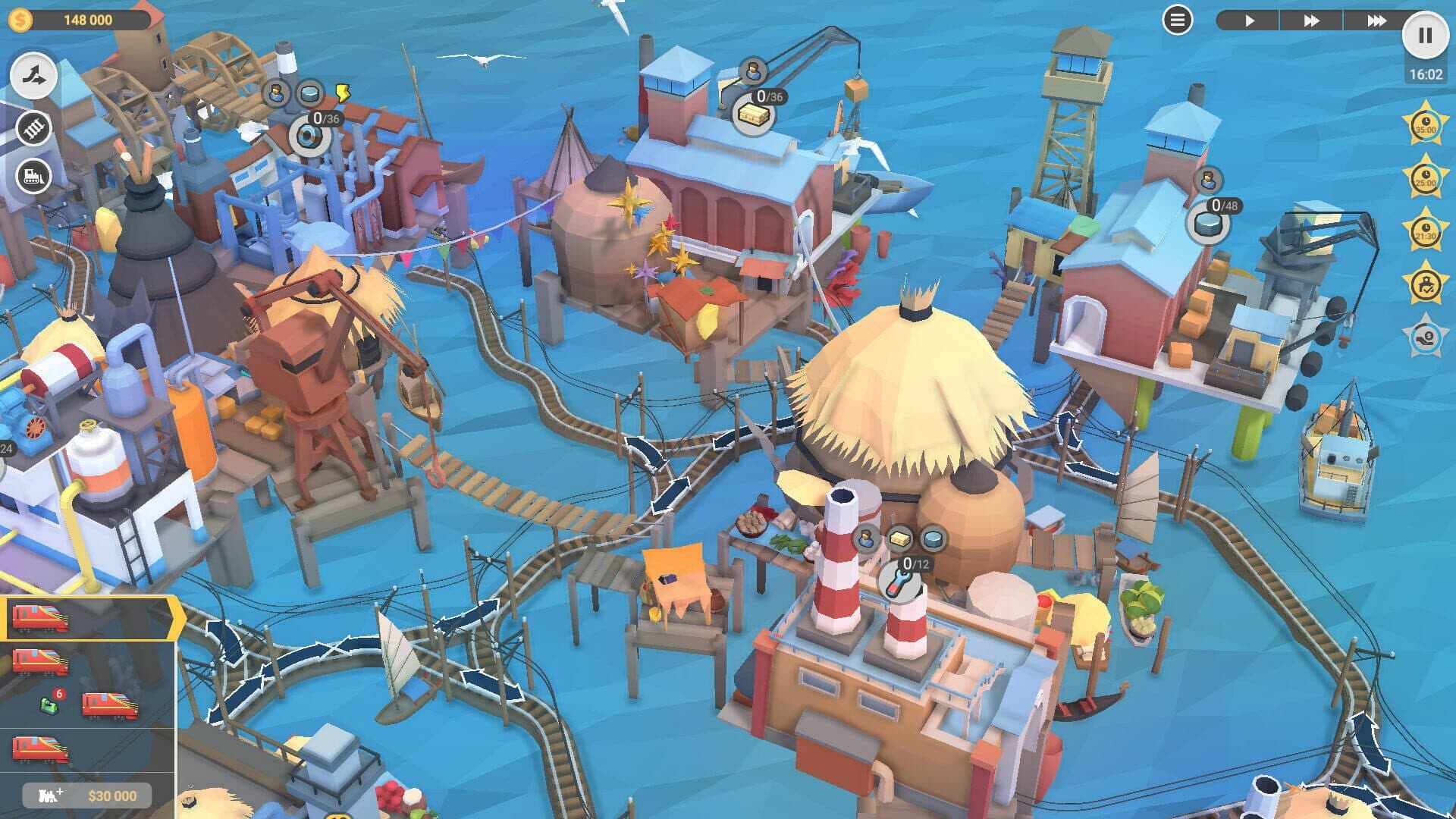Click the wrench resource bubble showing 0/12

899,582
